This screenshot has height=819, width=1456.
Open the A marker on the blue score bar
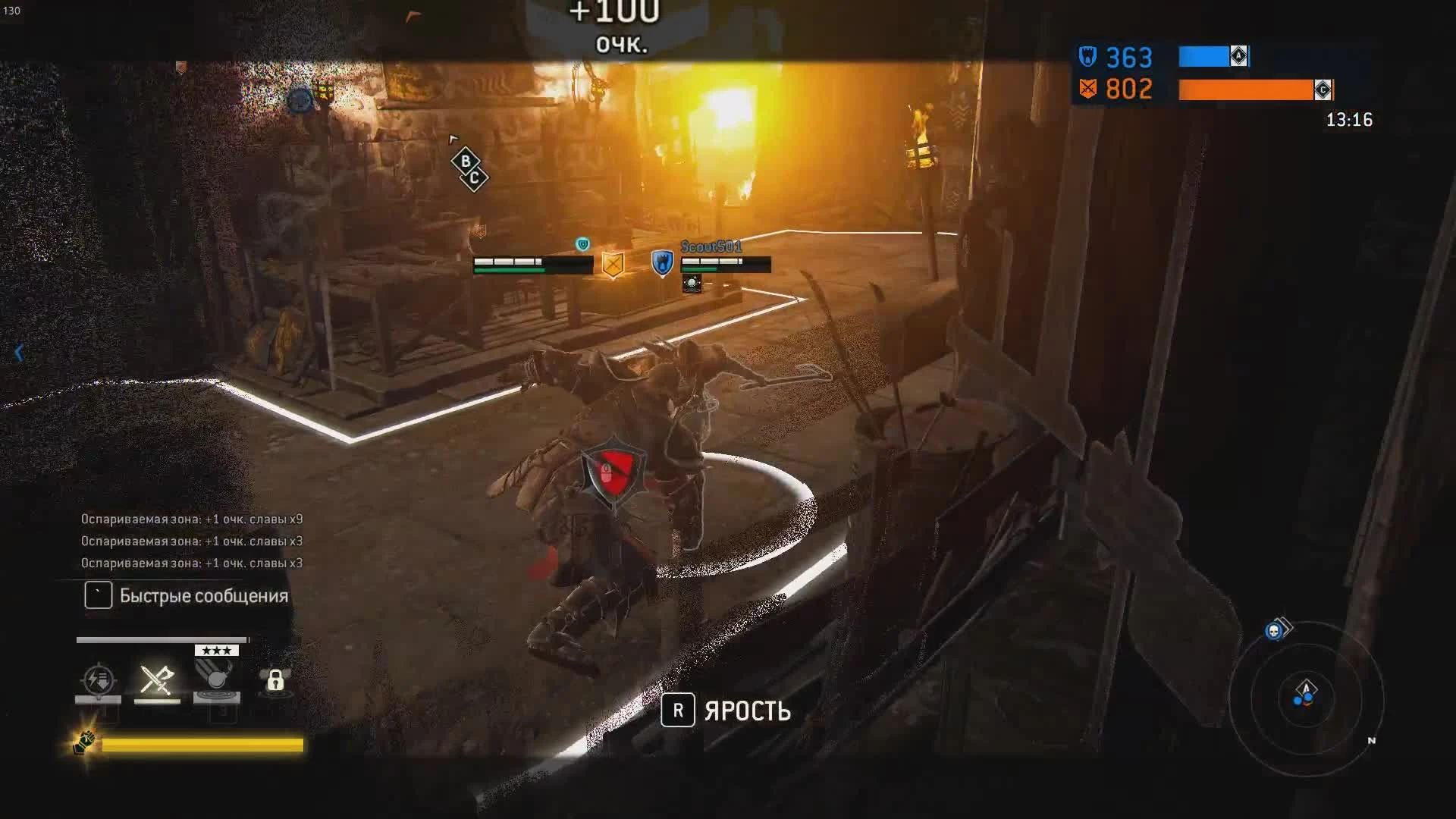pos(1240,55)
